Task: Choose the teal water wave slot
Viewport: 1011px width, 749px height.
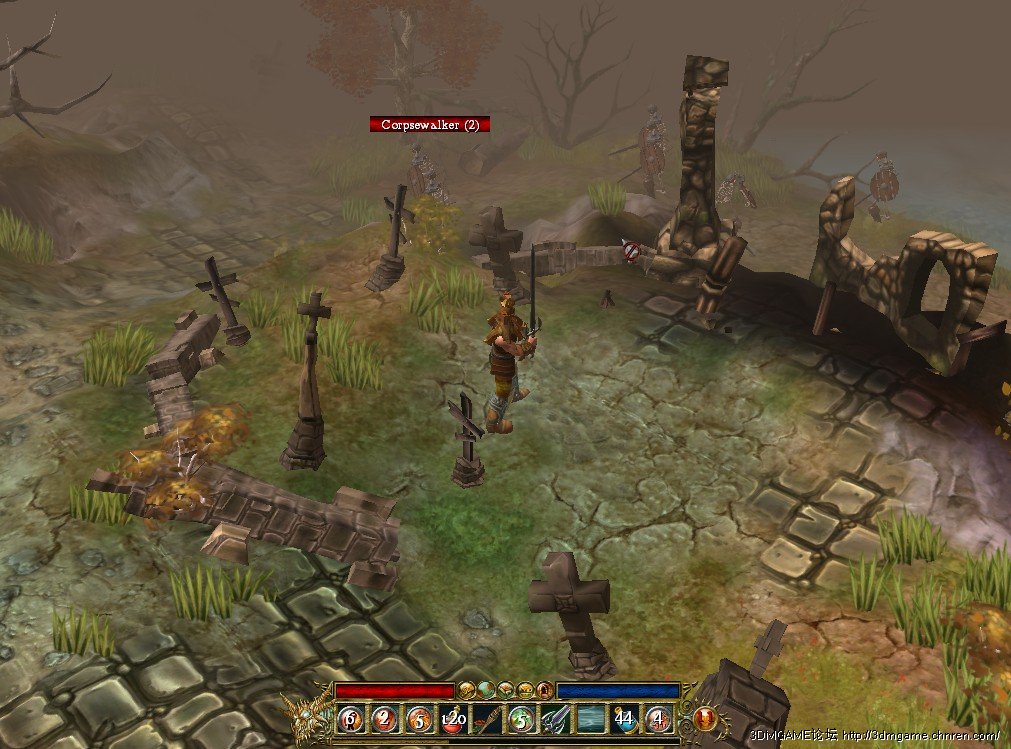Action: coord(590,717)
